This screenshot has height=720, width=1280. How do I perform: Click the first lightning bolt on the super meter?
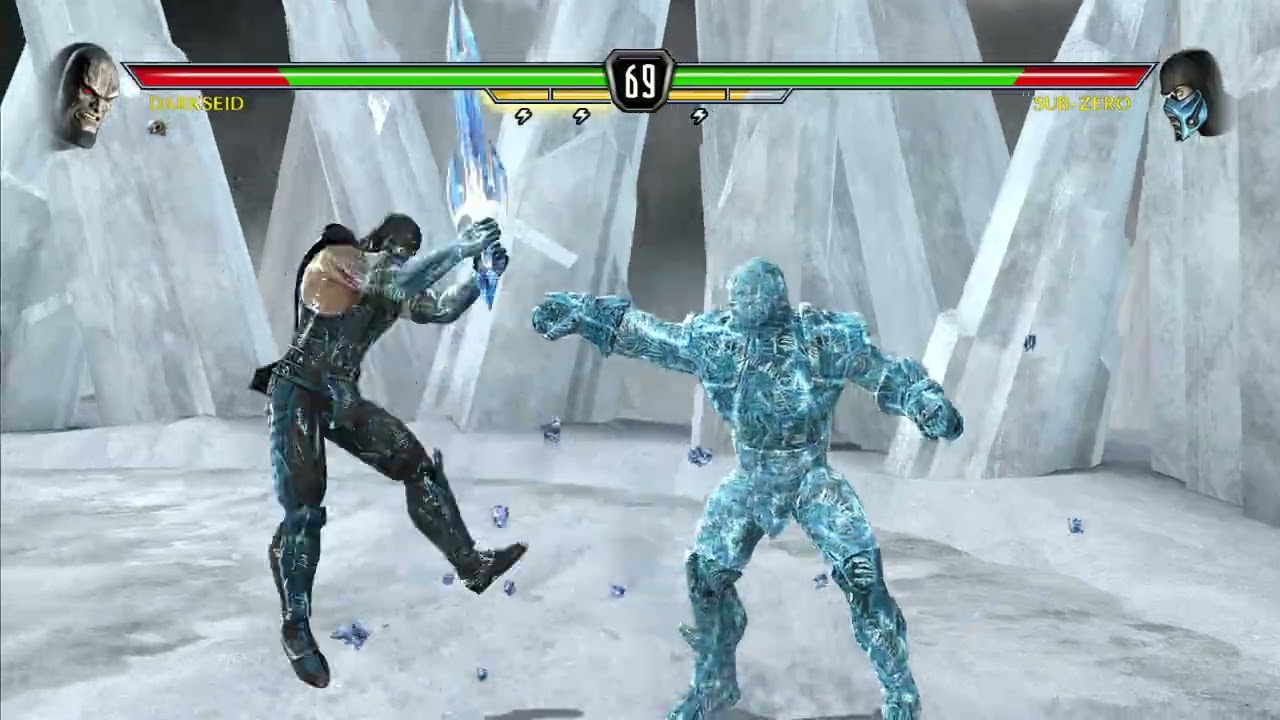click(522, 116)
